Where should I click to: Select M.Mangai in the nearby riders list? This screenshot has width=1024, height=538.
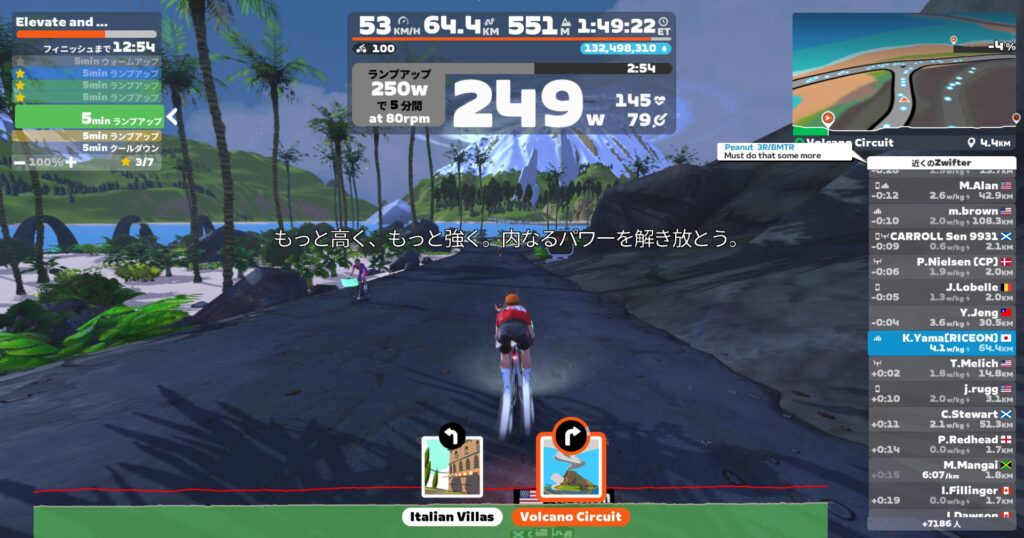(x=941, y=469)
